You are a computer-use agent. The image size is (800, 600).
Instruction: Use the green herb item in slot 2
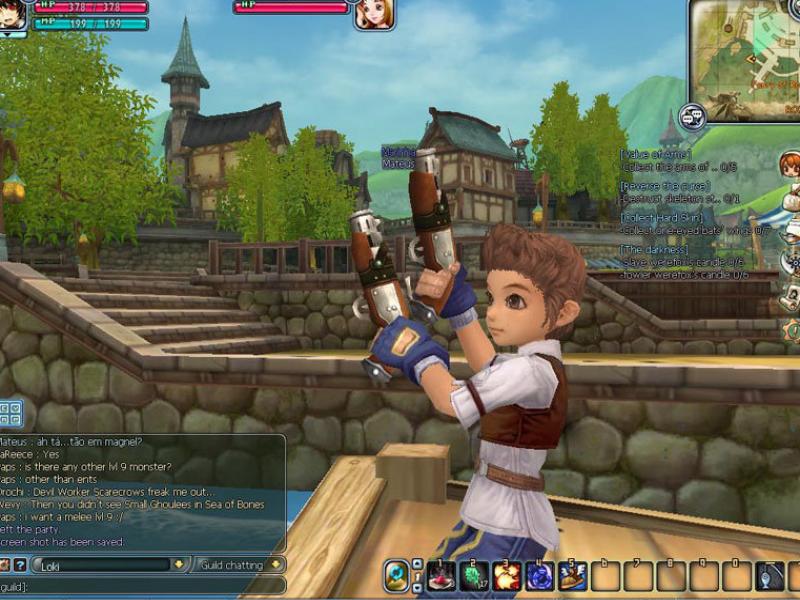(474, 576)
